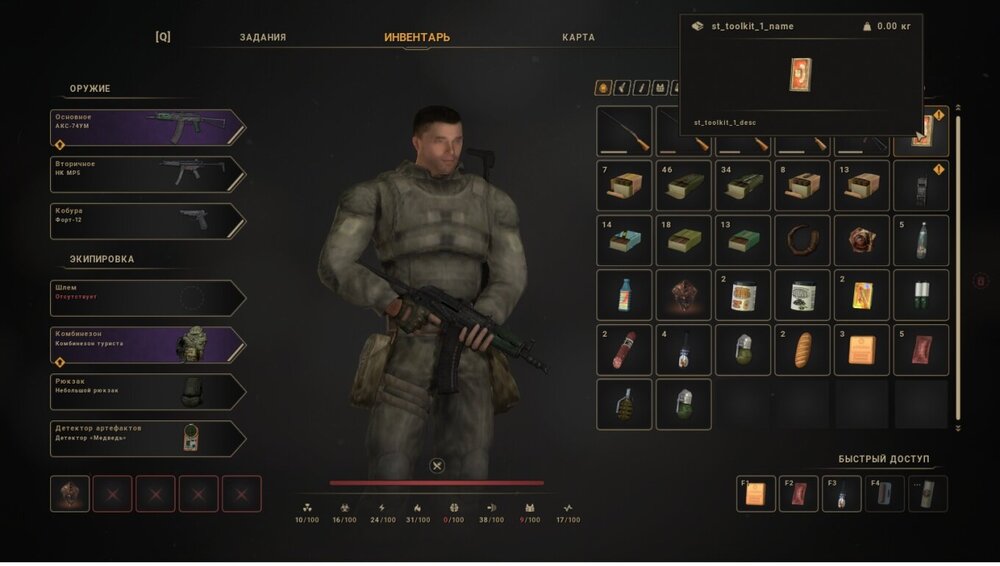The width and height of the screenshot is (1000, 566).
Task: Pick the bread loaf in inventory
Action: coord(802,350)
